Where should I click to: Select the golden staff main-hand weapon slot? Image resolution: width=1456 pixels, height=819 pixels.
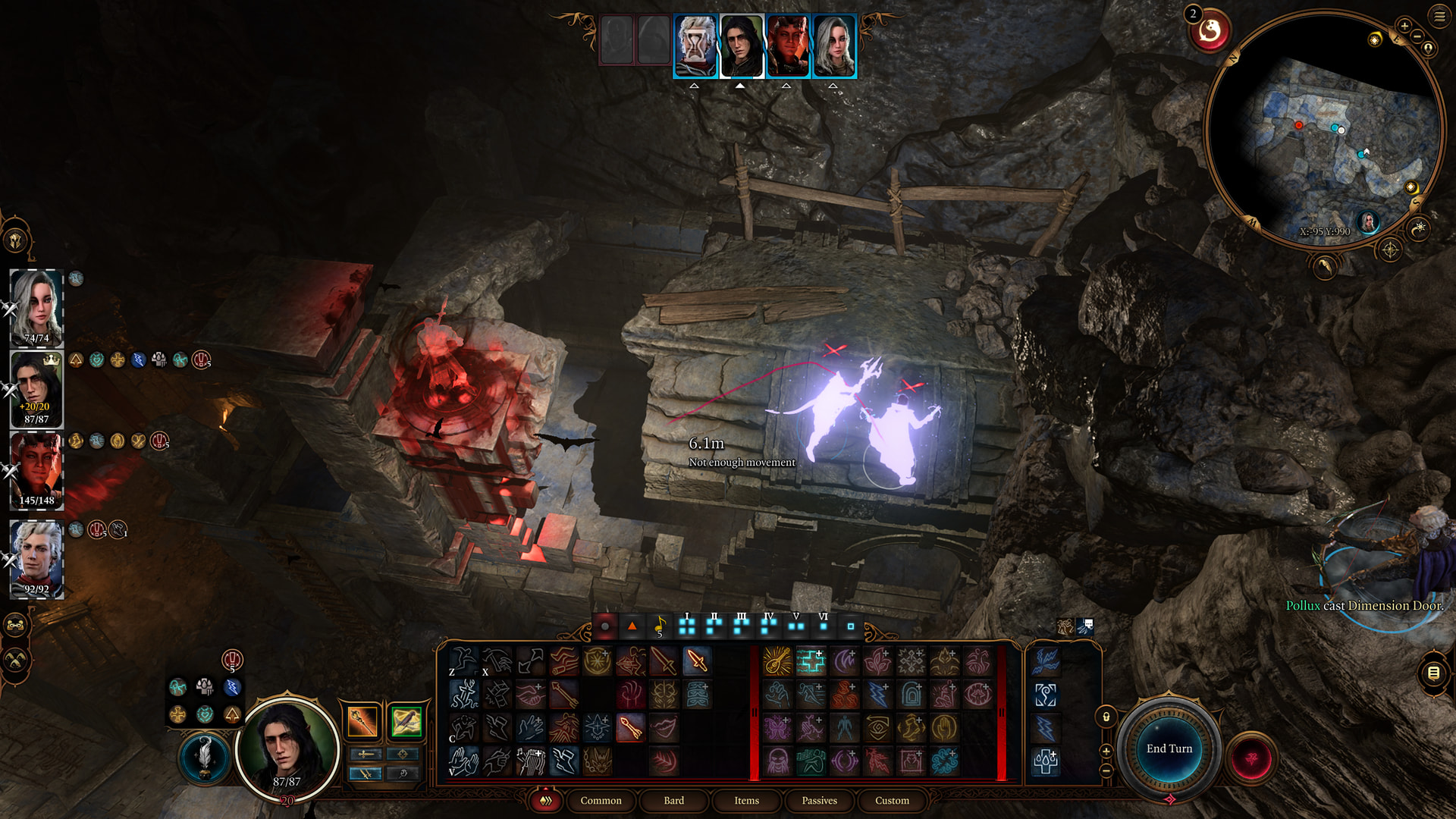[362, 721]
